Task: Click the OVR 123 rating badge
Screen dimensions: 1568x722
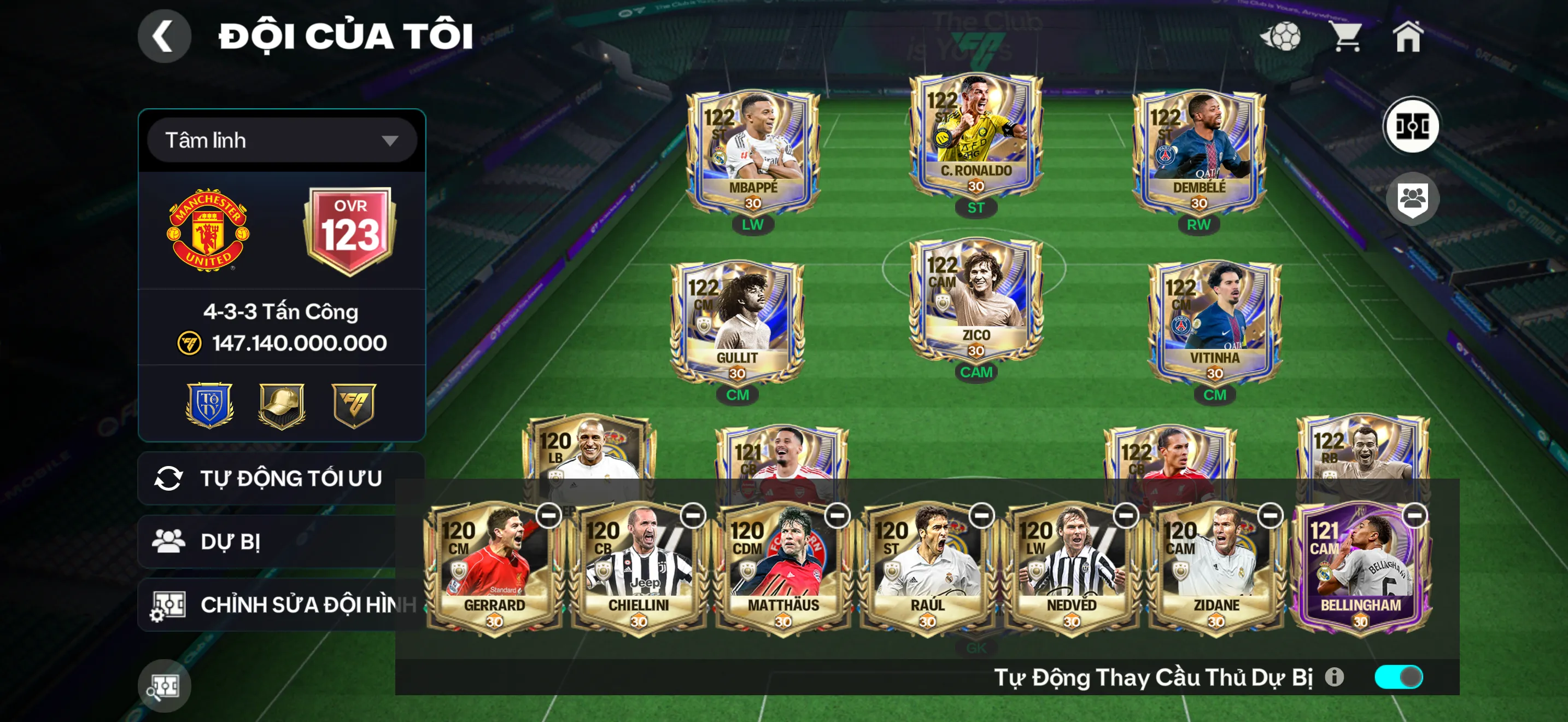Action: 350,230
